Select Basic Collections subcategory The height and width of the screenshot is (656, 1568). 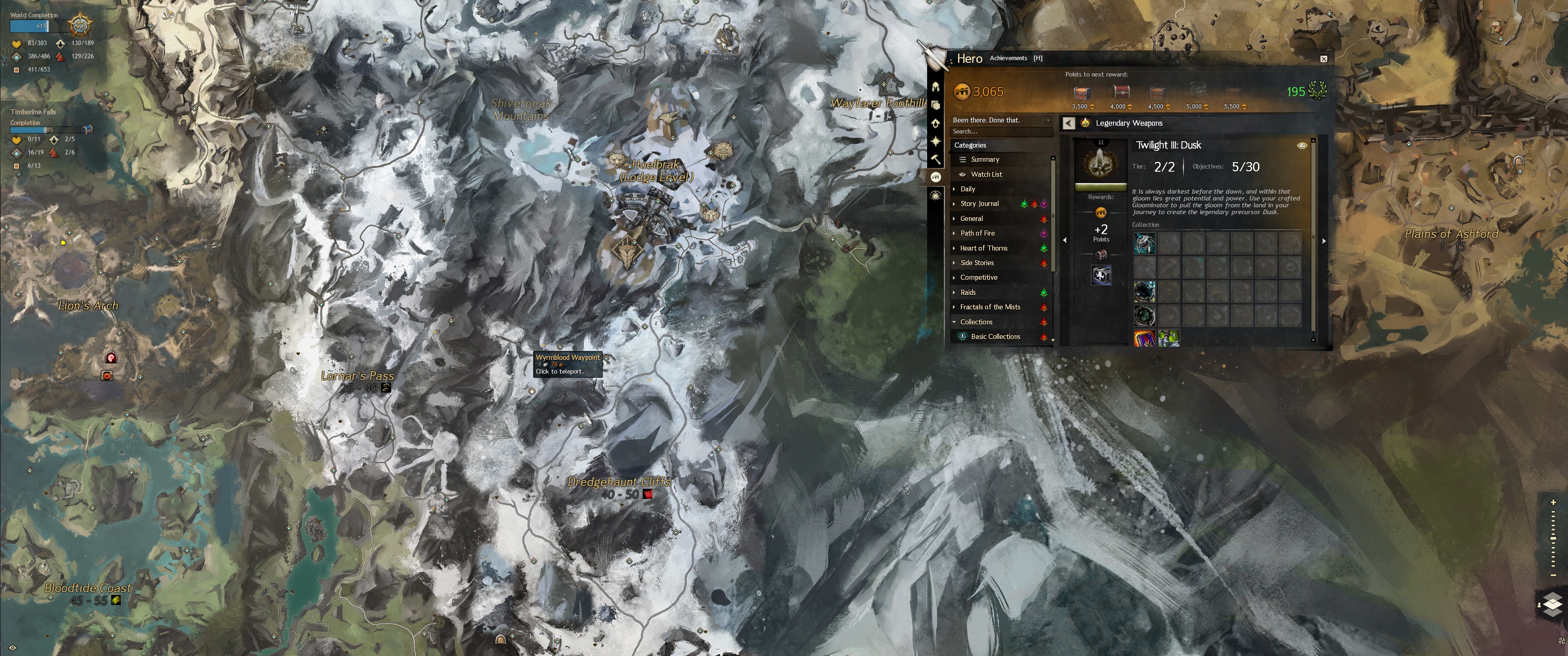click(x=995, y=337)
